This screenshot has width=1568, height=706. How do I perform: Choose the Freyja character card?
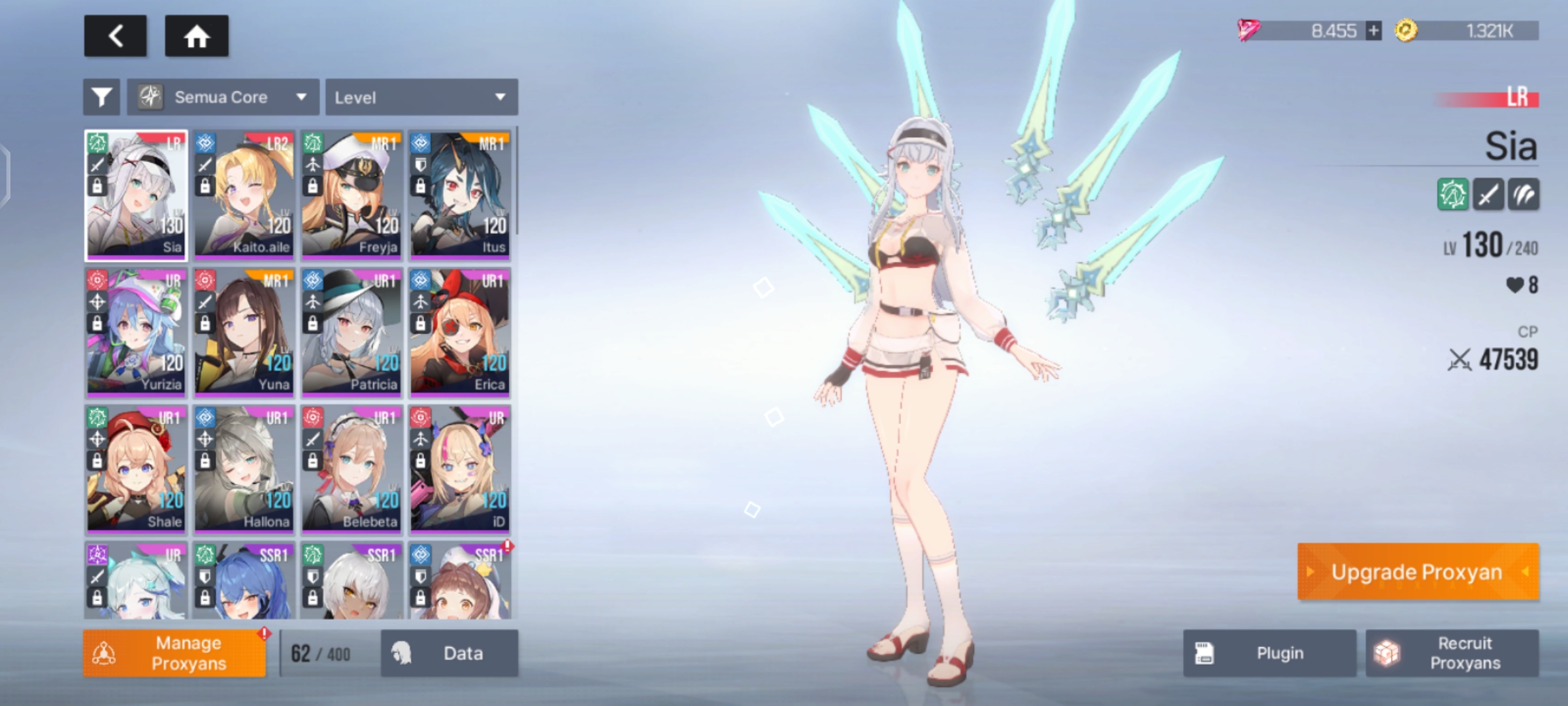click(351, 194)
